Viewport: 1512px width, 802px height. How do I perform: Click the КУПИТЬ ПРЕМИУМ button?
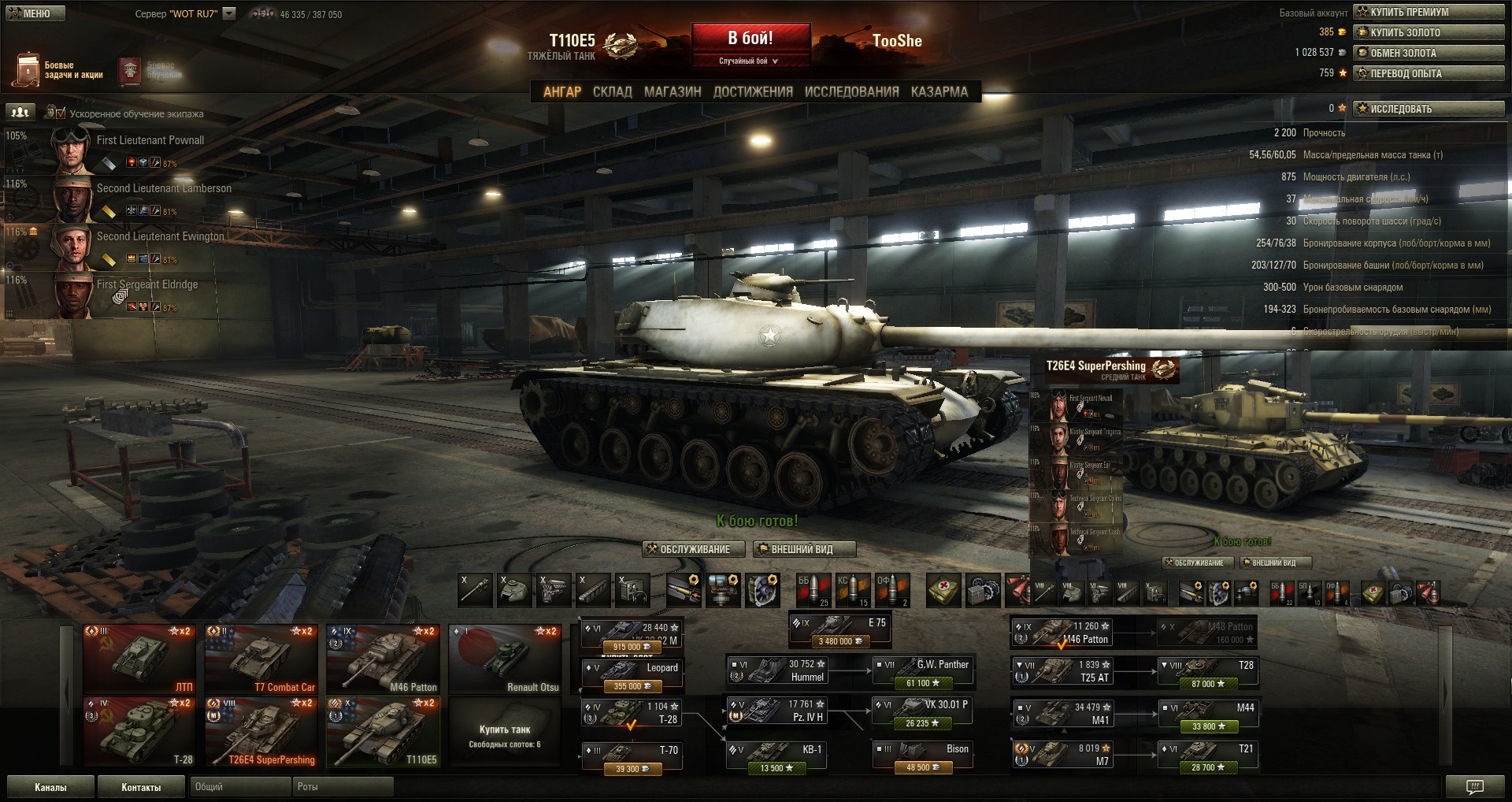(1429, 12)
